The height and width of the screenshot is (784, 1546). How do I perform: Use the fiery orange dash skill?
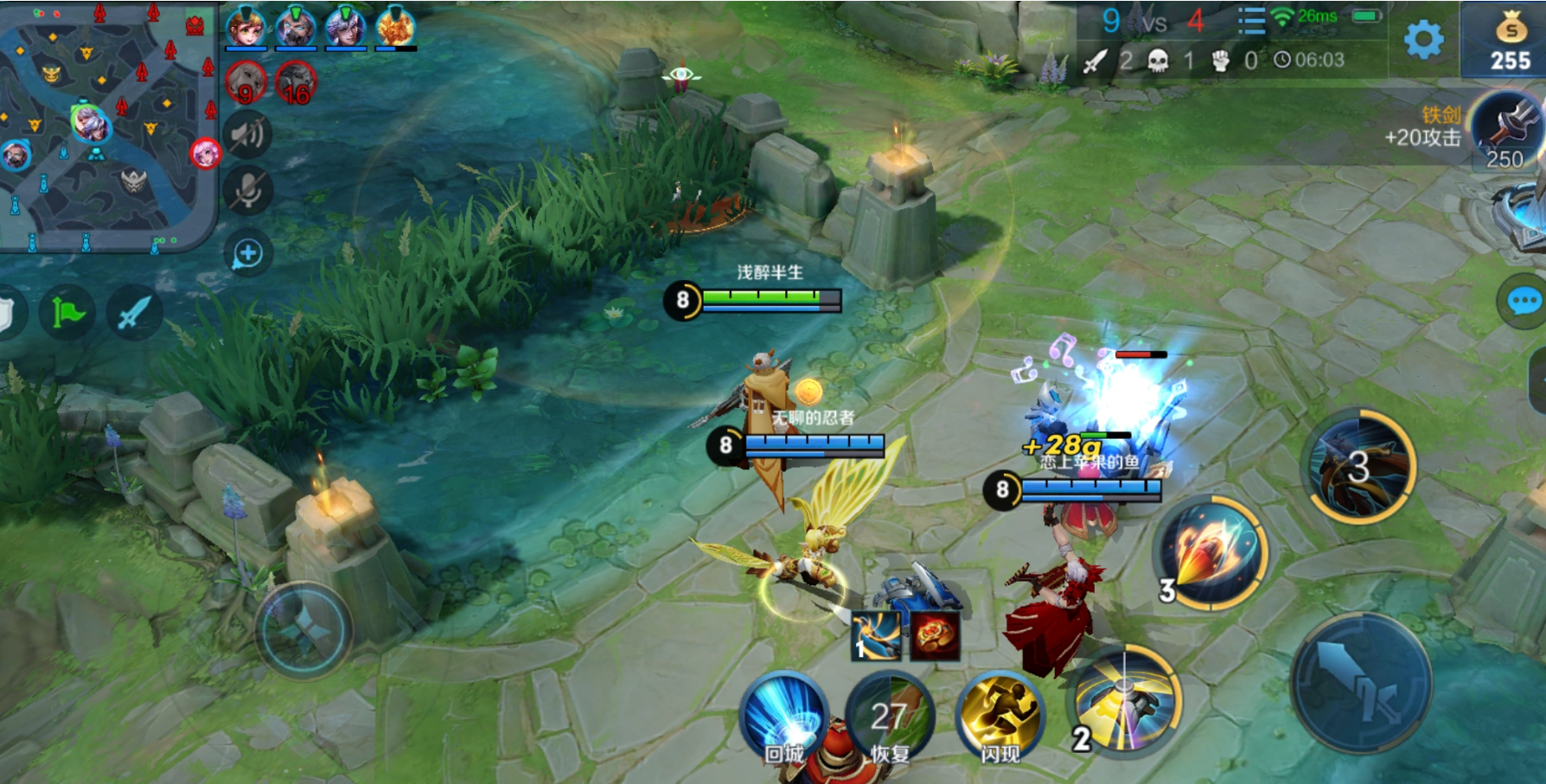coord(1212,553)
